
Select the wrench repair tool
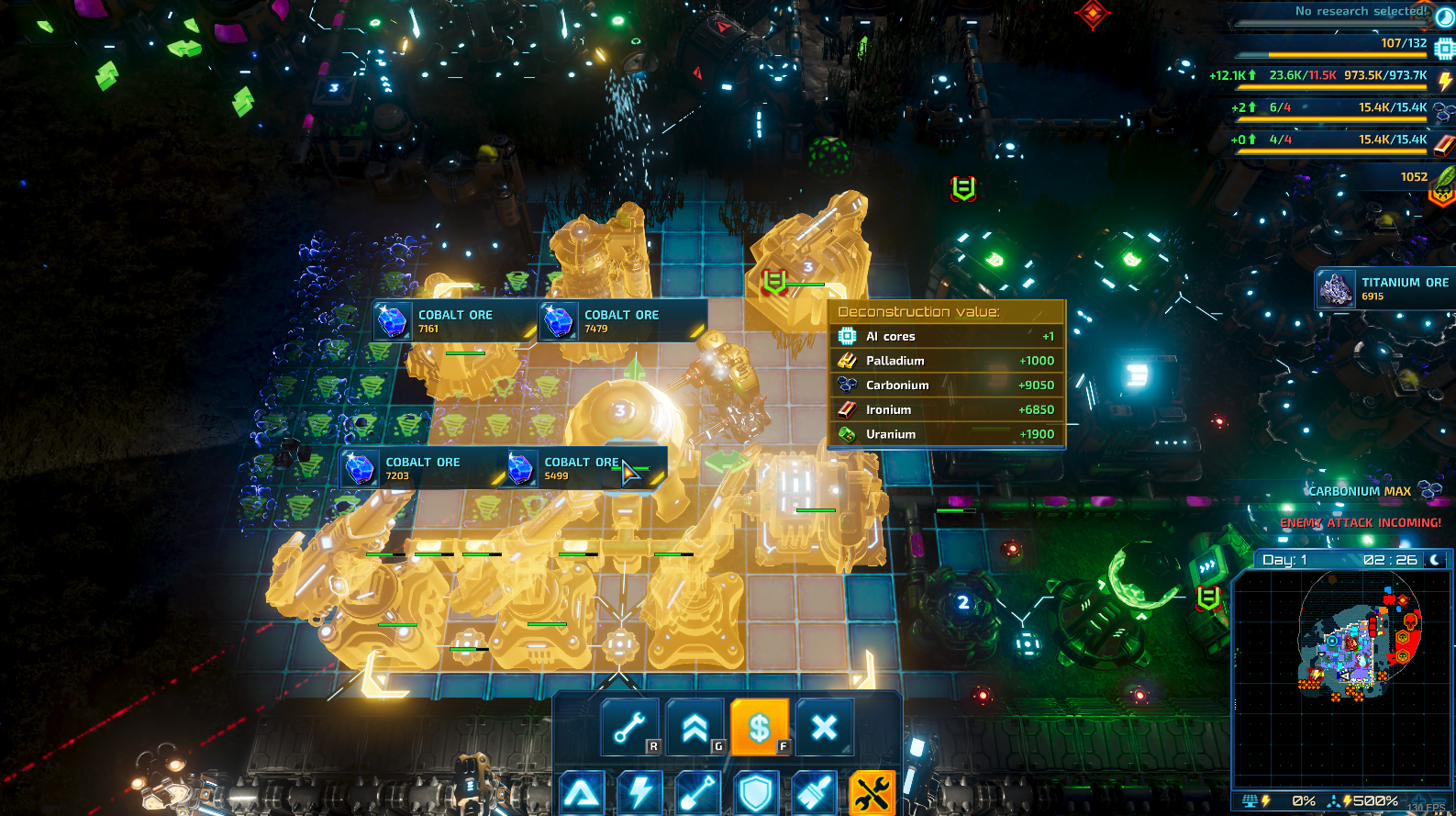point(629,727)
